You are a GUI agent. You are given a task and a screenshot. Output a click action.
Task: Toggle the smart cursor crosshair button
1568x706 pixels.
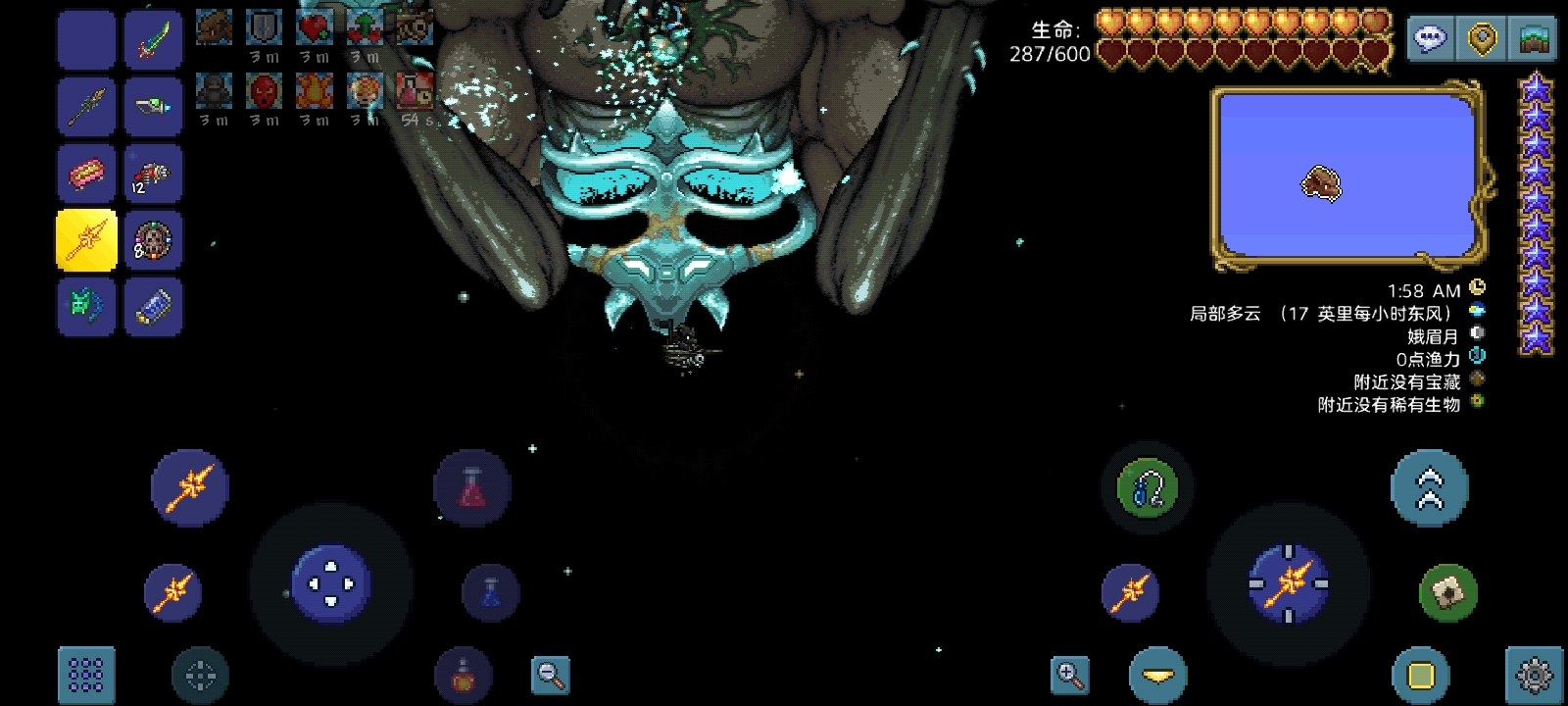[200, 675]
